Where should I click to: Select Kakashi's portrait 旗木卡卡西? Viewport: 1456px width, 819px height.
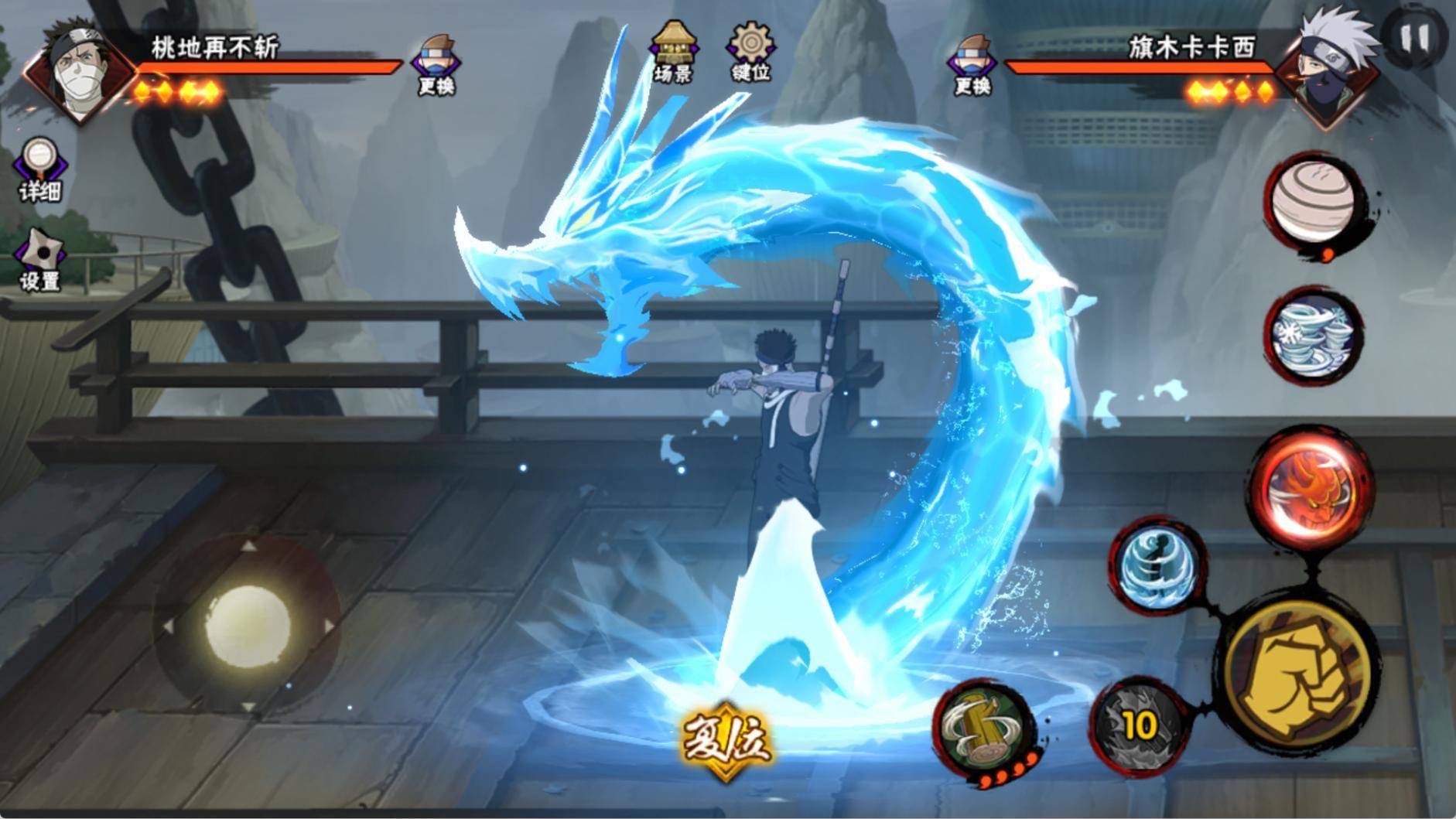click(x=1326, y=68)
